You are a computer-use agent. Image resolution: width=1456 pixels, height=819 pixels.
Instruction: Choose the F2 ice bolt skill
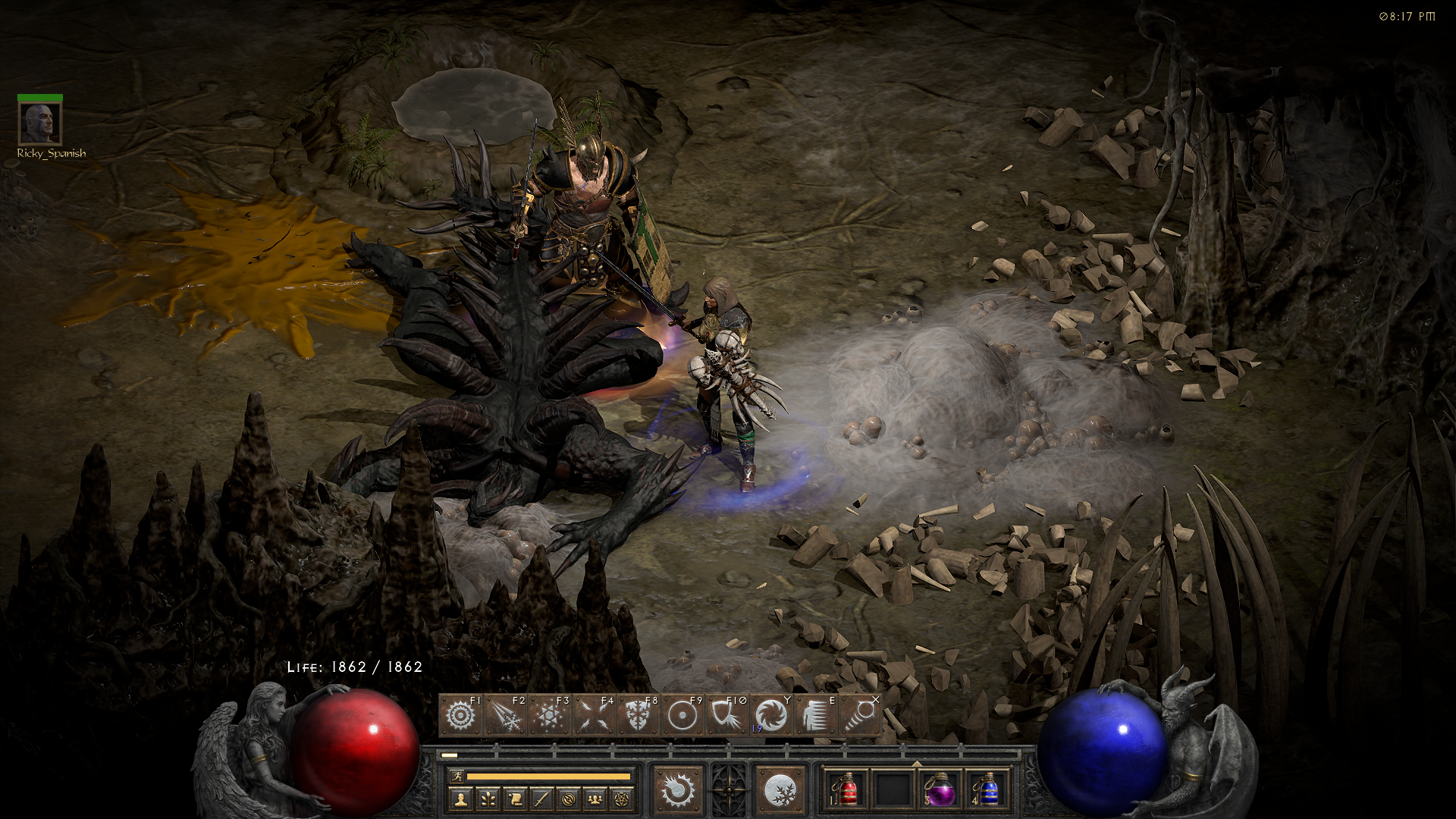pos(505,716)
